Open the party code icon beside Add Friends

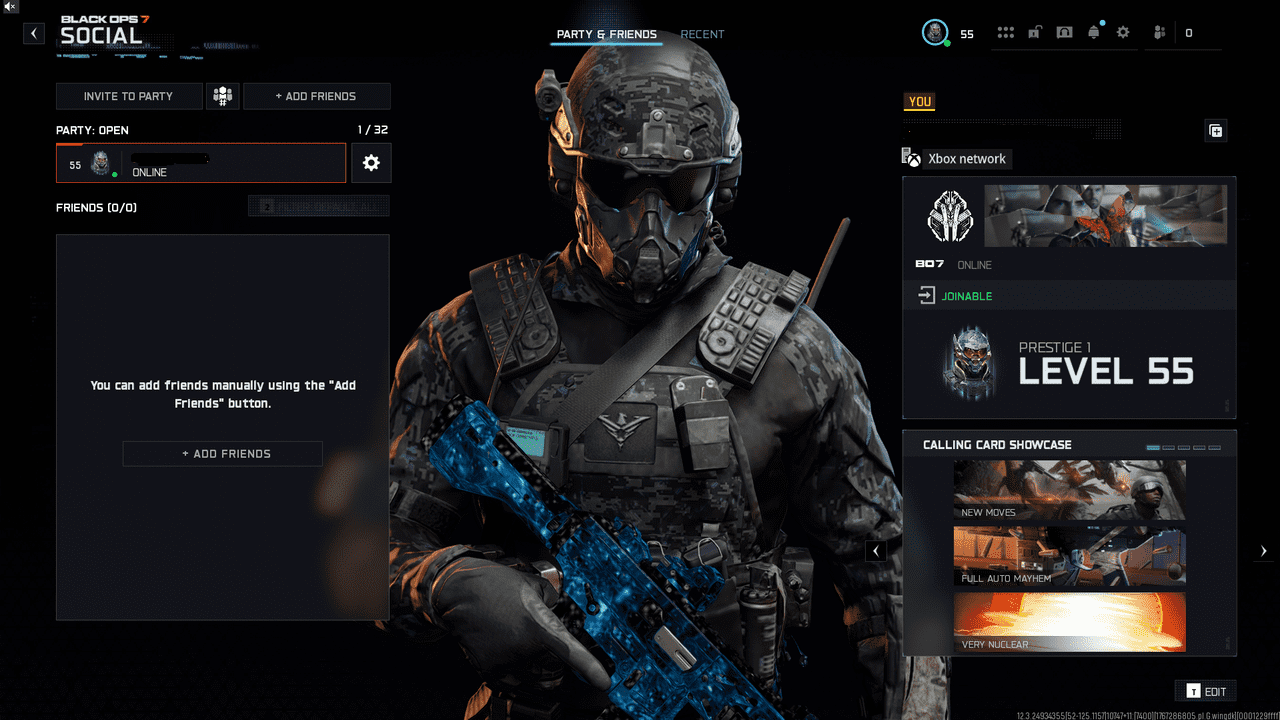pos(222,96)
